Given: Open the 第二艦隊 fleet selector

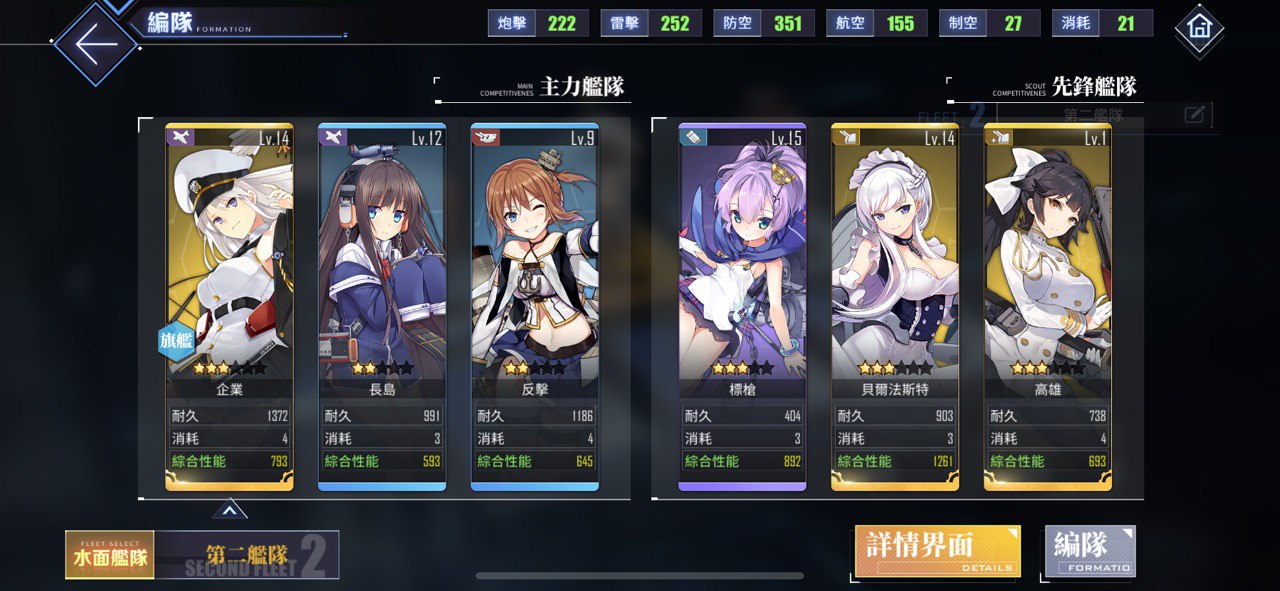Looking at the screenshot, I should [248, 555].
